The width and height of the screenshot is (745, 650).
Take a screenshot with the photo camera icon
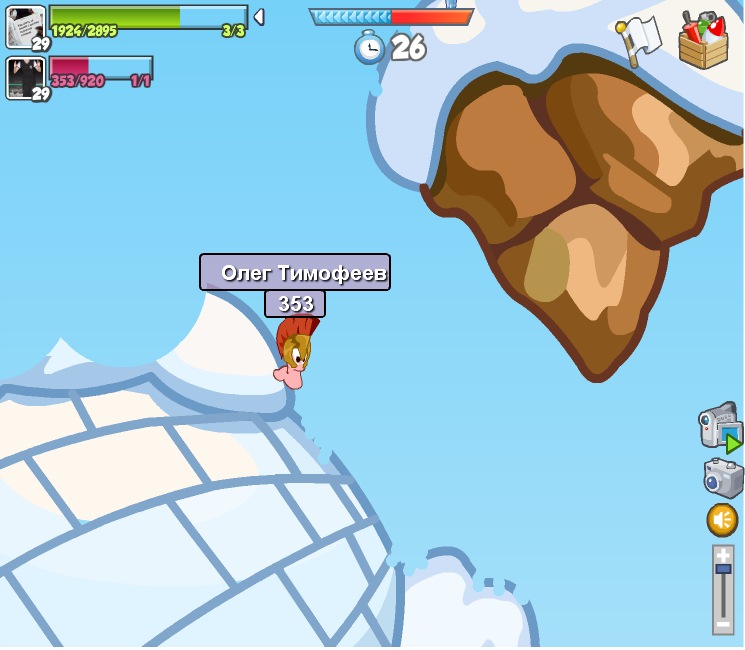723,477
